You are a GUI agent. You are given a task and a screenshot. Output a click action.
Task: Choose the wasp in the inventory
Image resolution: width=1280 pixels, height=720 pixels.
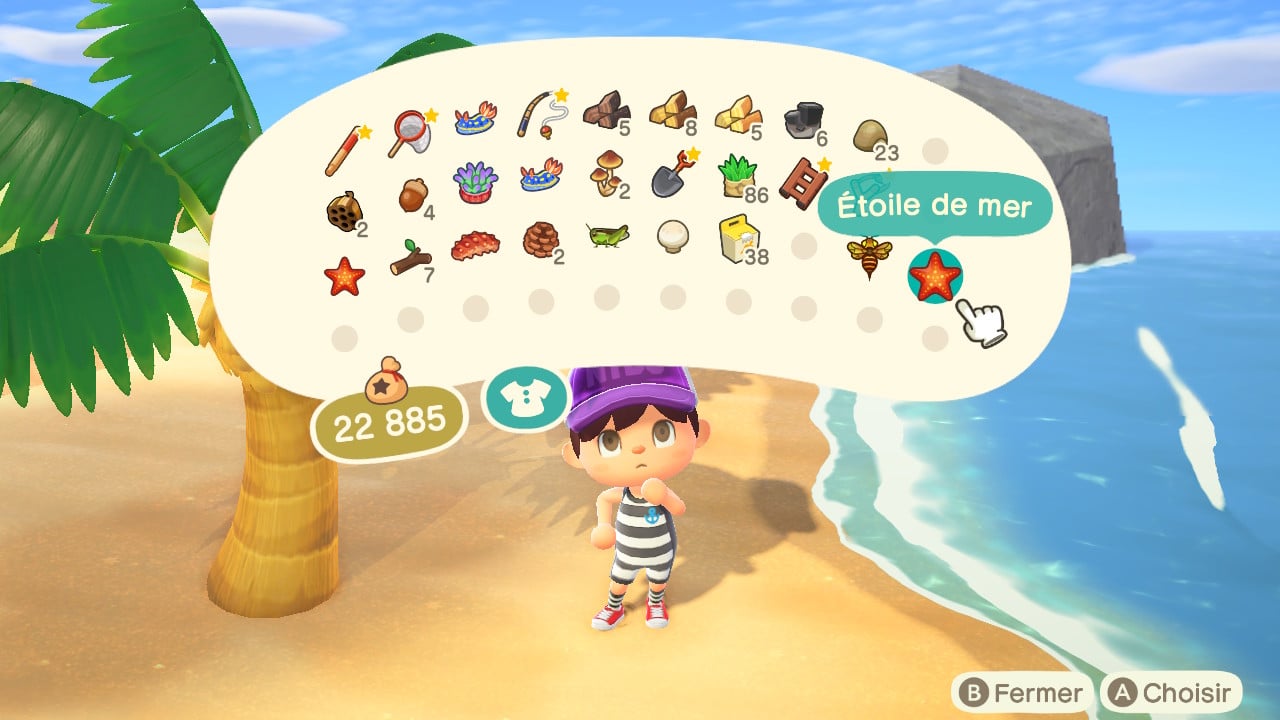click(869, 254)
